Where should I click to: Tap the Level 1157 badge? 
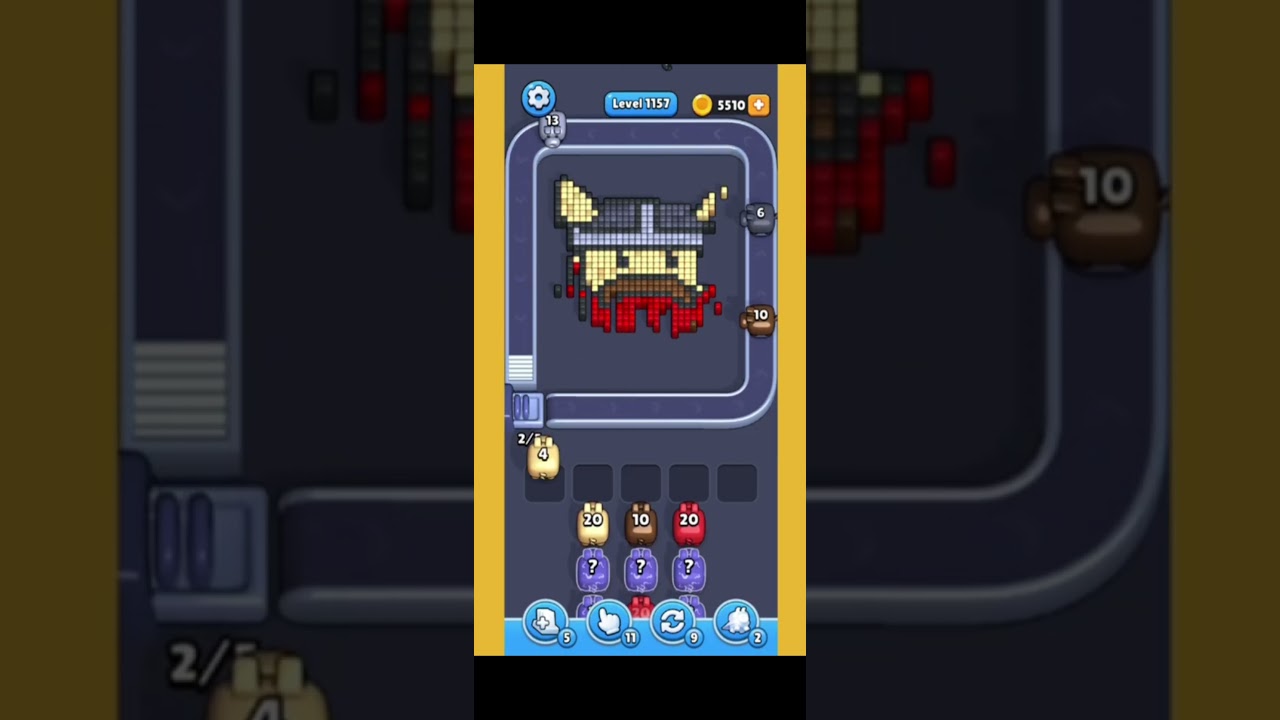coord(640,104)
